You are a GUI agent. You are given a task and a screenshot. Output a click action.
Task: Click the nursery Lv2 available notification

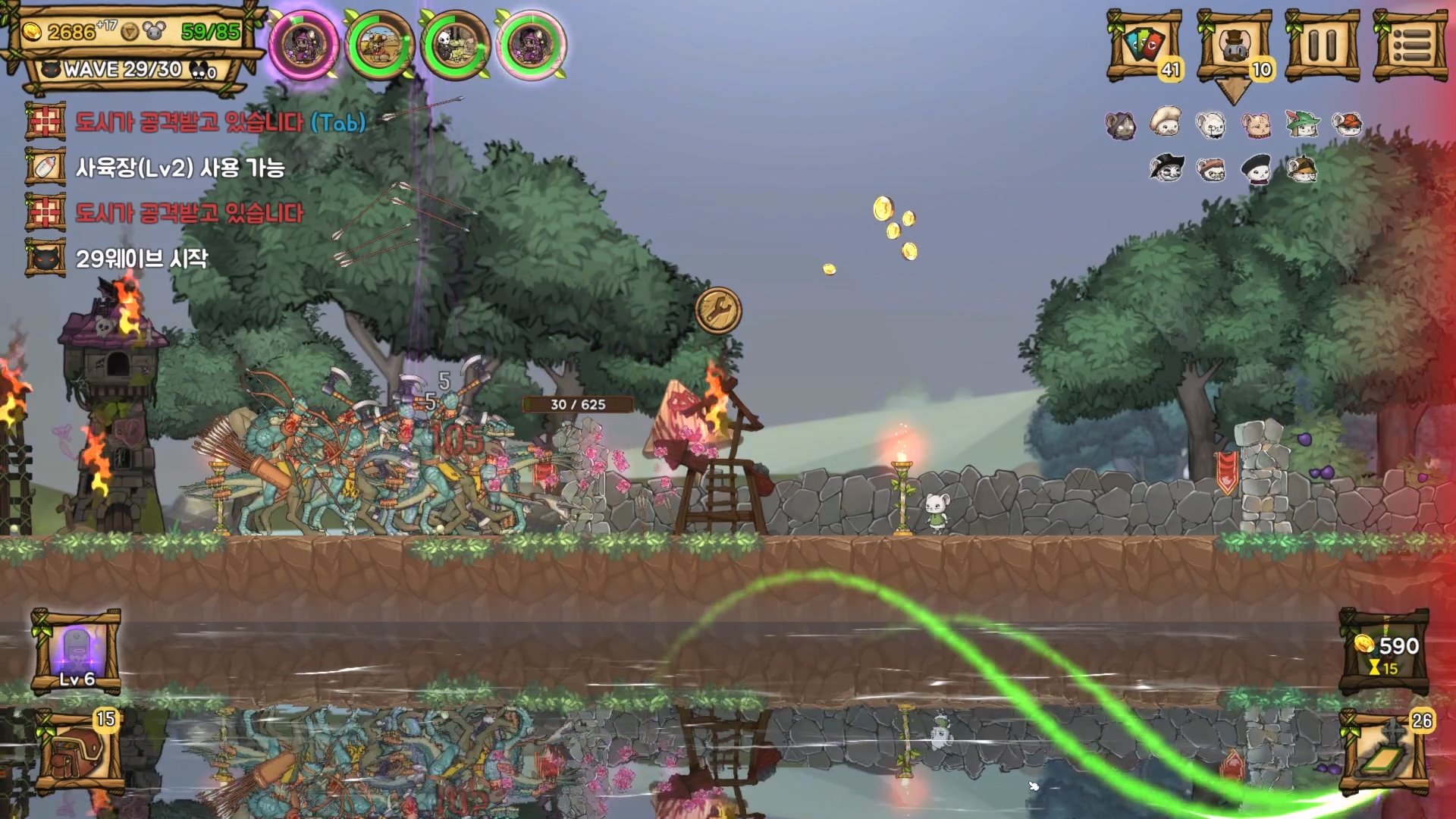click(x=179, y=168)
